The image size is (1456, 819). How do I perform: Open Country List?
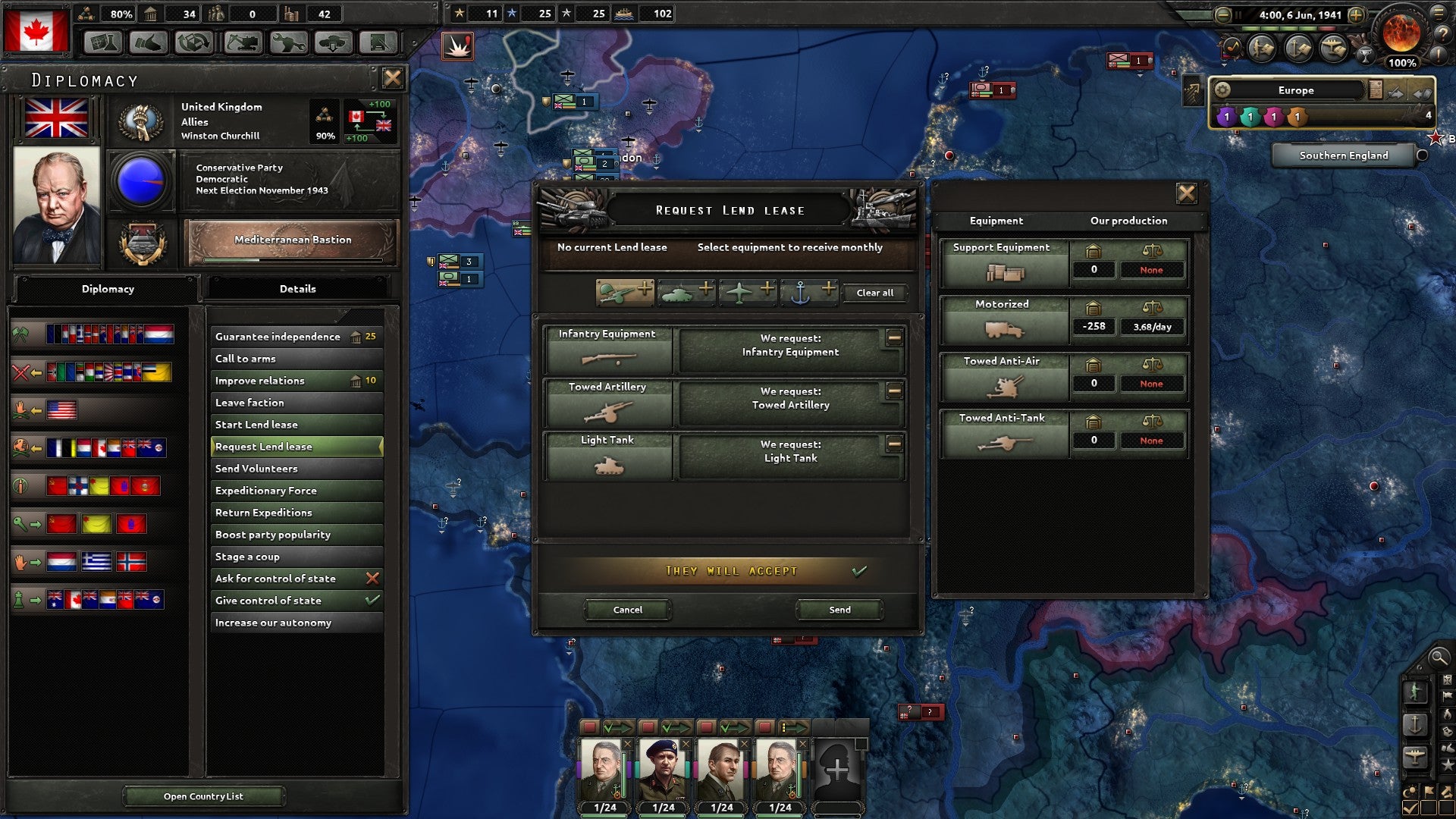[203, 796]
